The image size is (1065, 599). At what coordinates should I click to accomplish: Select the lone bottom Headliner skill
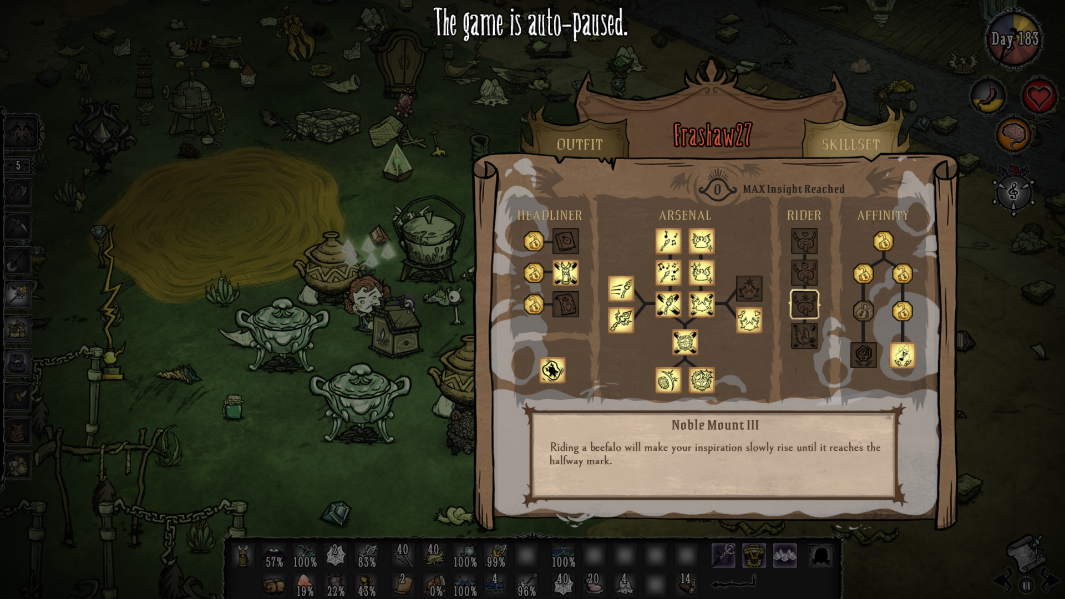coord(552,371)
